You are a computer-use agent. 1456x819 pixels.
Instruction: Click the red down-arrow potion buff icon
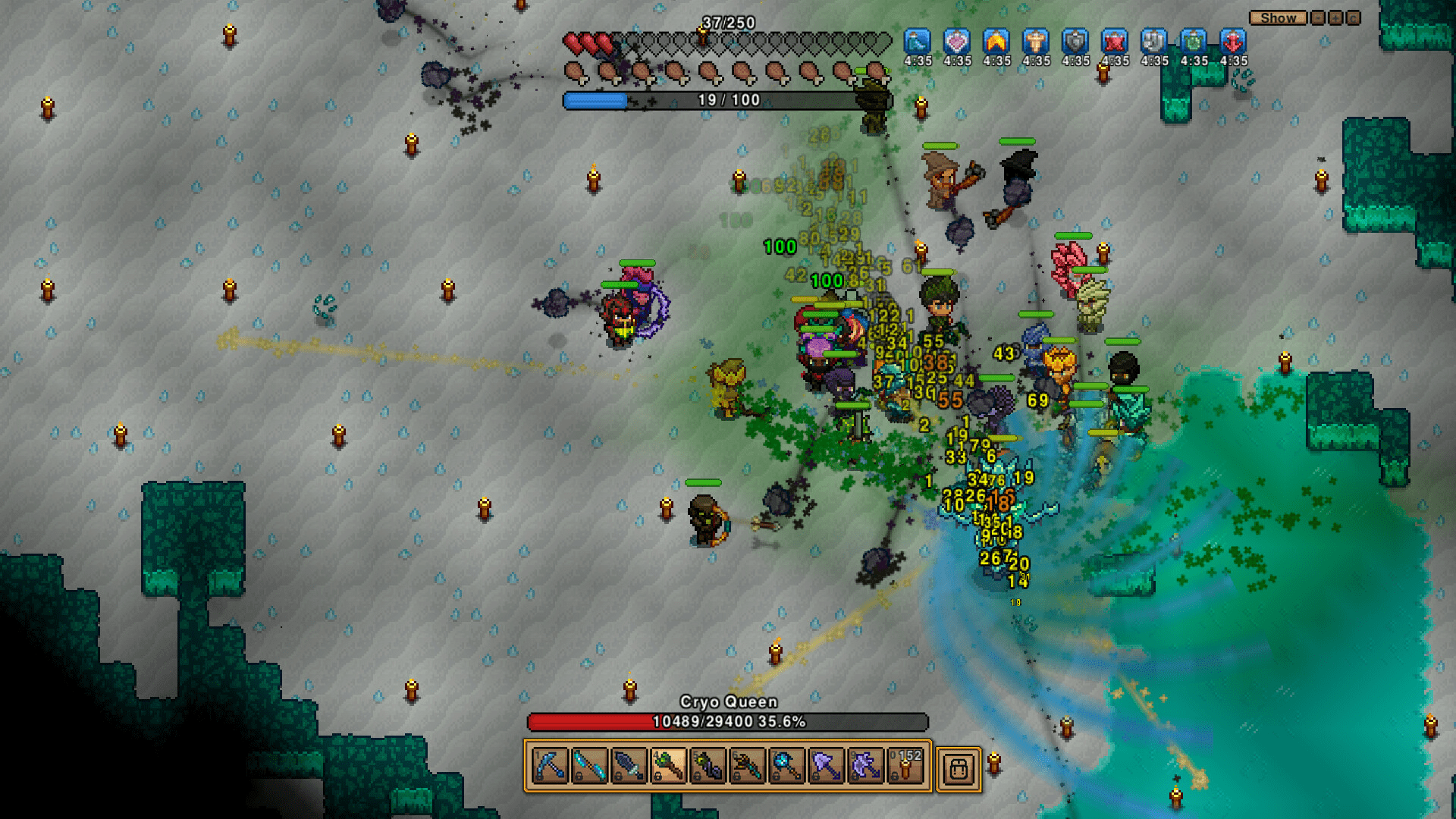click(x=1233, y=42)
